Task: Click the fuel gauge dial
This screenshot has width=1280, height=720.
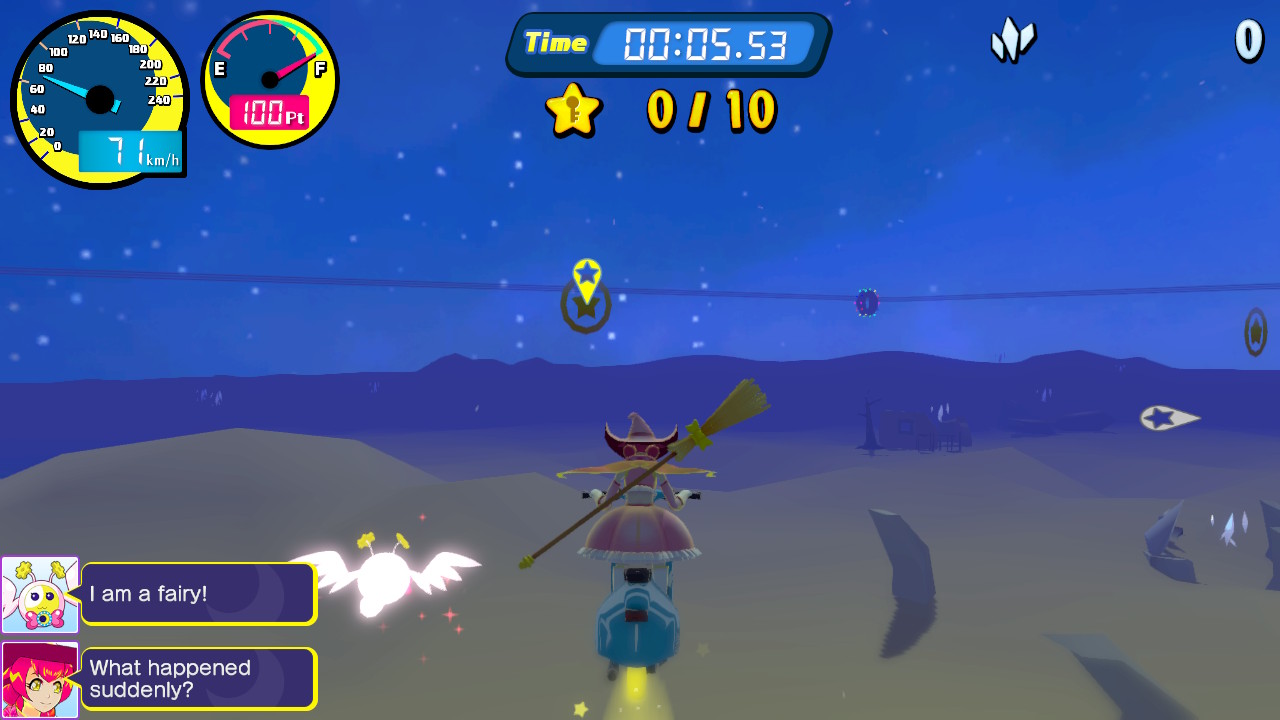Action: point(270,80)
